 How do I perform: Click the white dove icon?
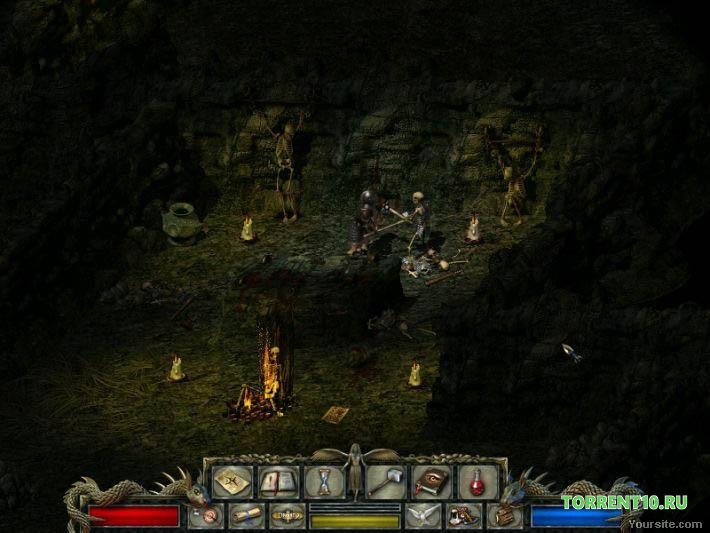tap(423, 516)
